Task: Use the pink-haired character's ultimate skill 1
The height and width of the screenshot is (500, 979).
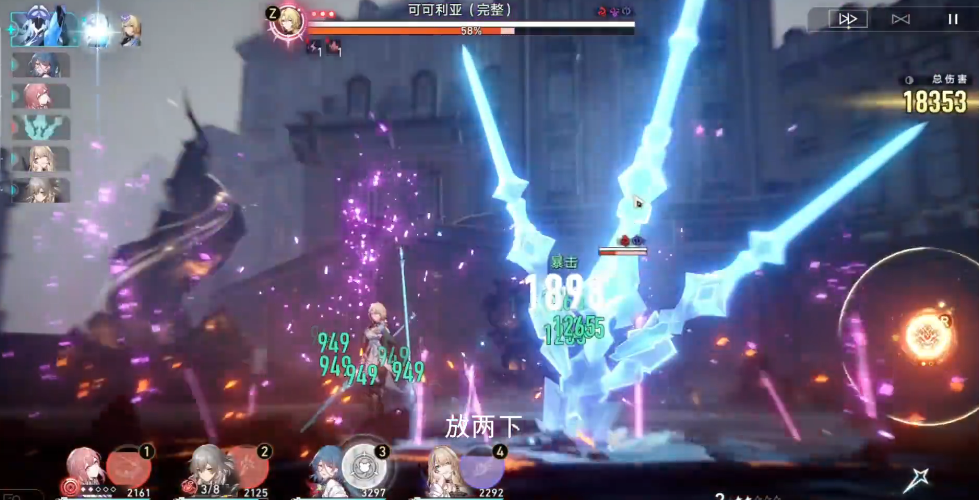Action: [x=129, y=467]
